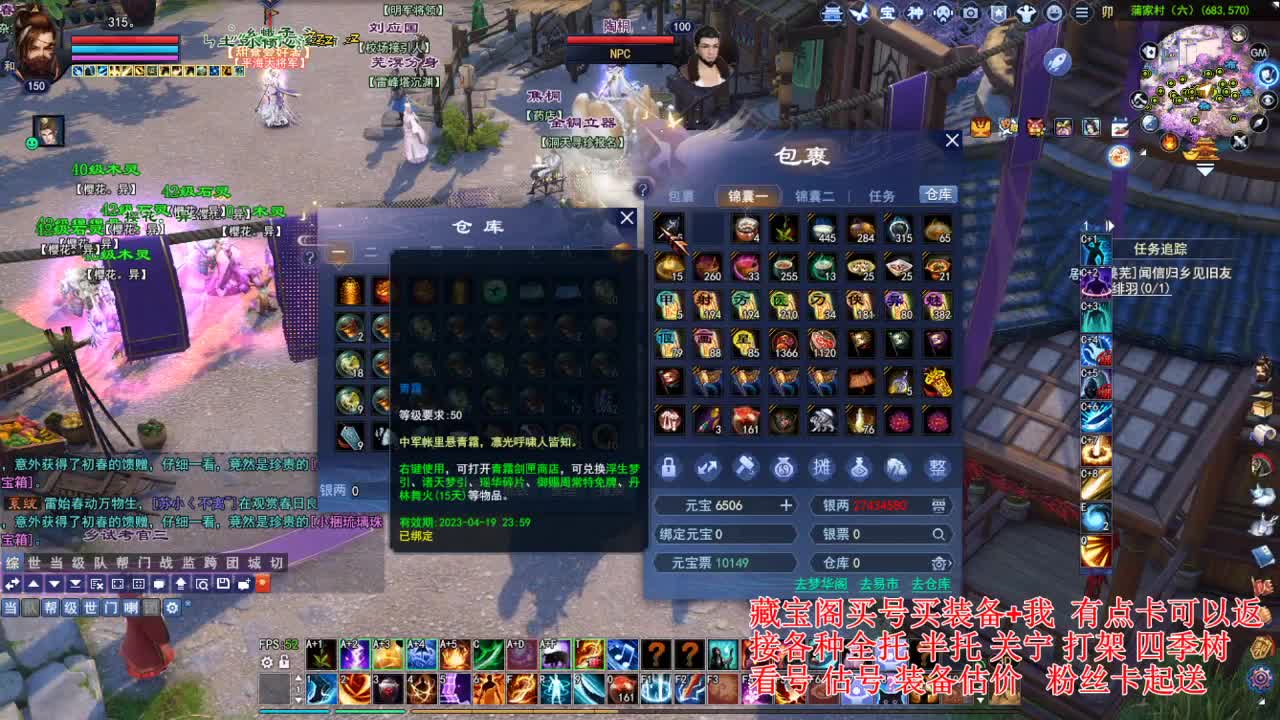Screen dimensions: 1280x720
Task: Click the mask icon on the top toolbar
Action: pyautogui.click(x=942, y=13)
